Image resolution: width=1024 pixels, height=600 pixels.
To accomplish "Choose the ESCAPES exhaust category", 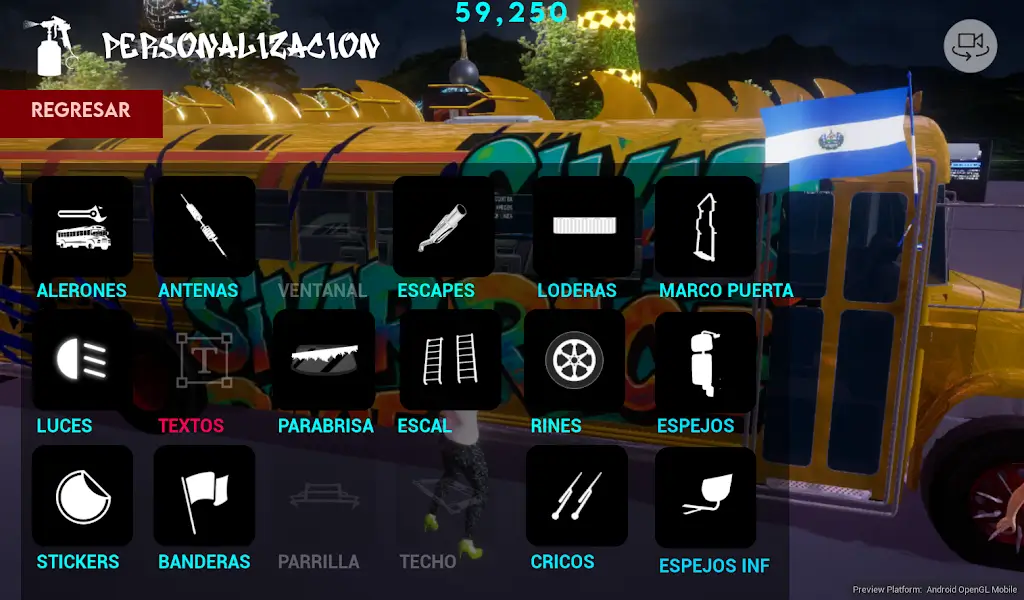I will click(443, 227).
